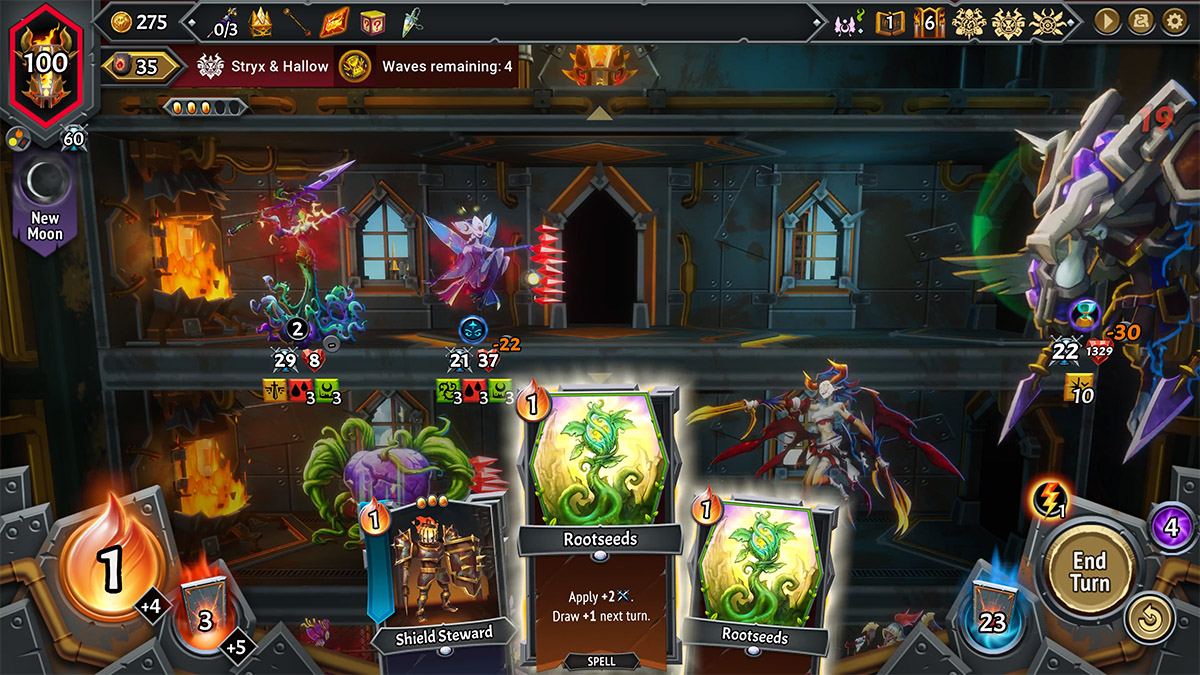Open the map scroll button
The image size is (1200, 675).
tap(1141, 21)
